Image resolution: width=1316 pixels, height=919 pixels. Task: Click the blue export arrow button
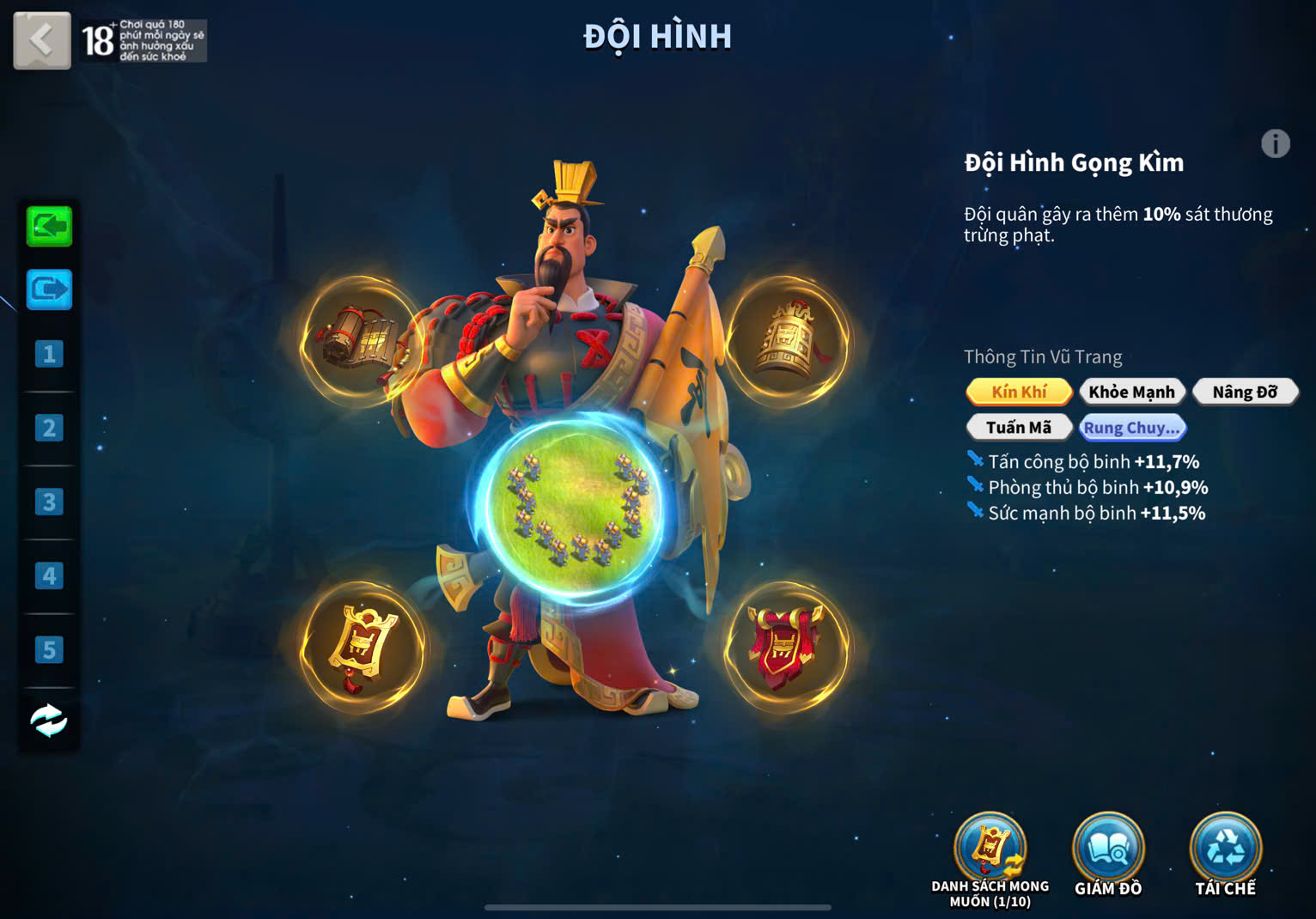click(49, 290)
